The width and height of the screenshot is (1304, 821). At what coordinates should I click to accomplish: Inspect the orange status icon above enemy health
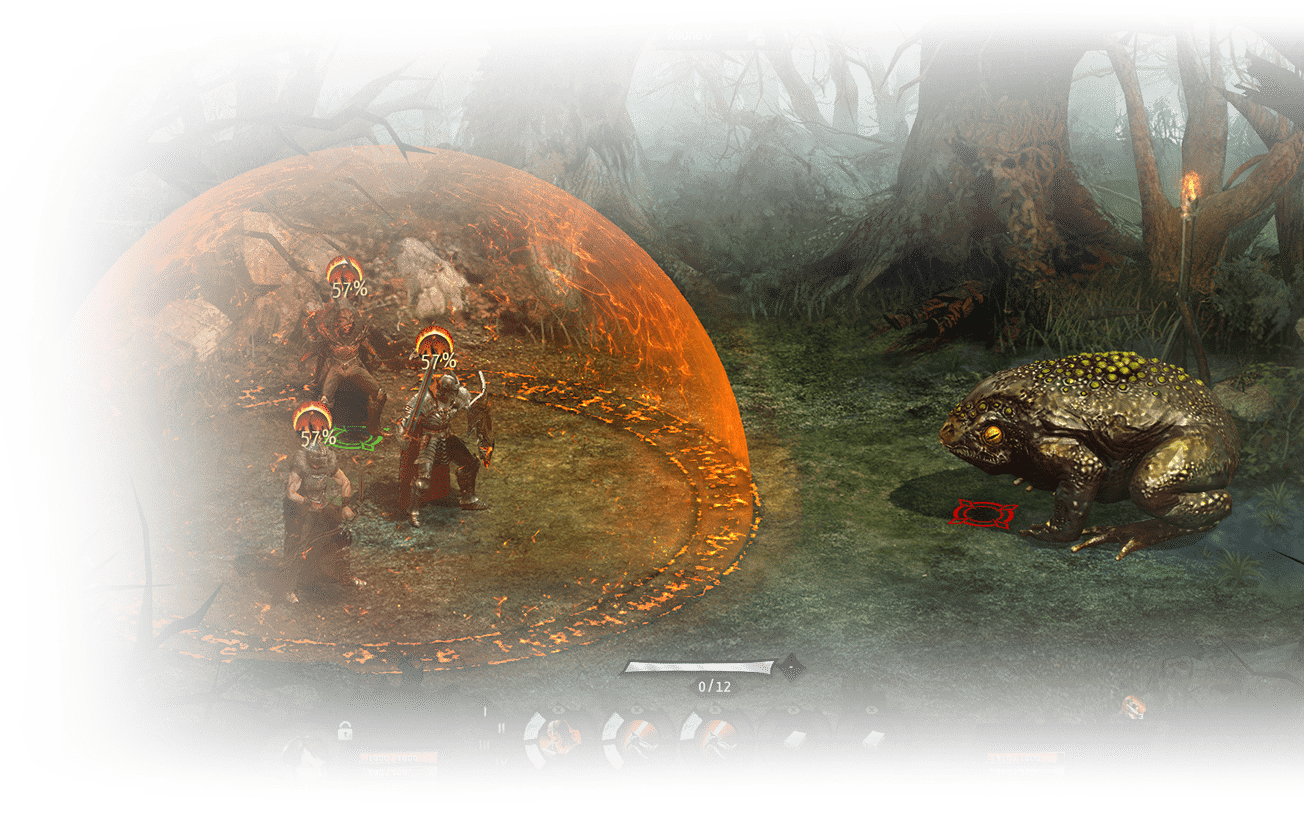[x=1133, y=707]
